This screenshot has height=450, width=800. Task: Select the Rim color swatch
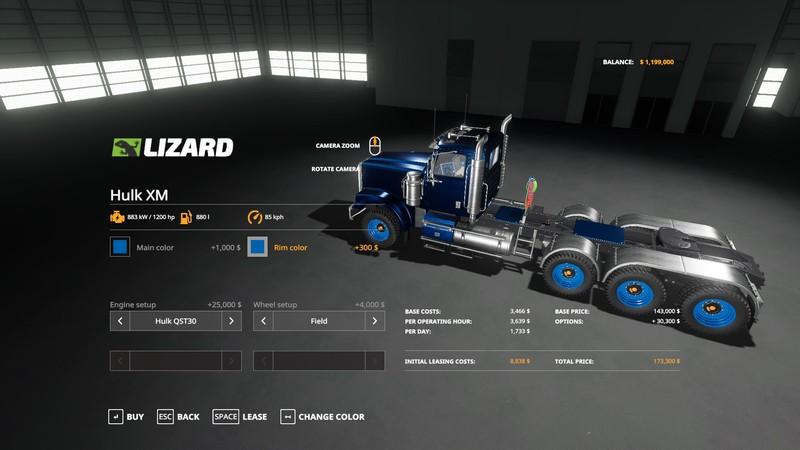[258, 247]
